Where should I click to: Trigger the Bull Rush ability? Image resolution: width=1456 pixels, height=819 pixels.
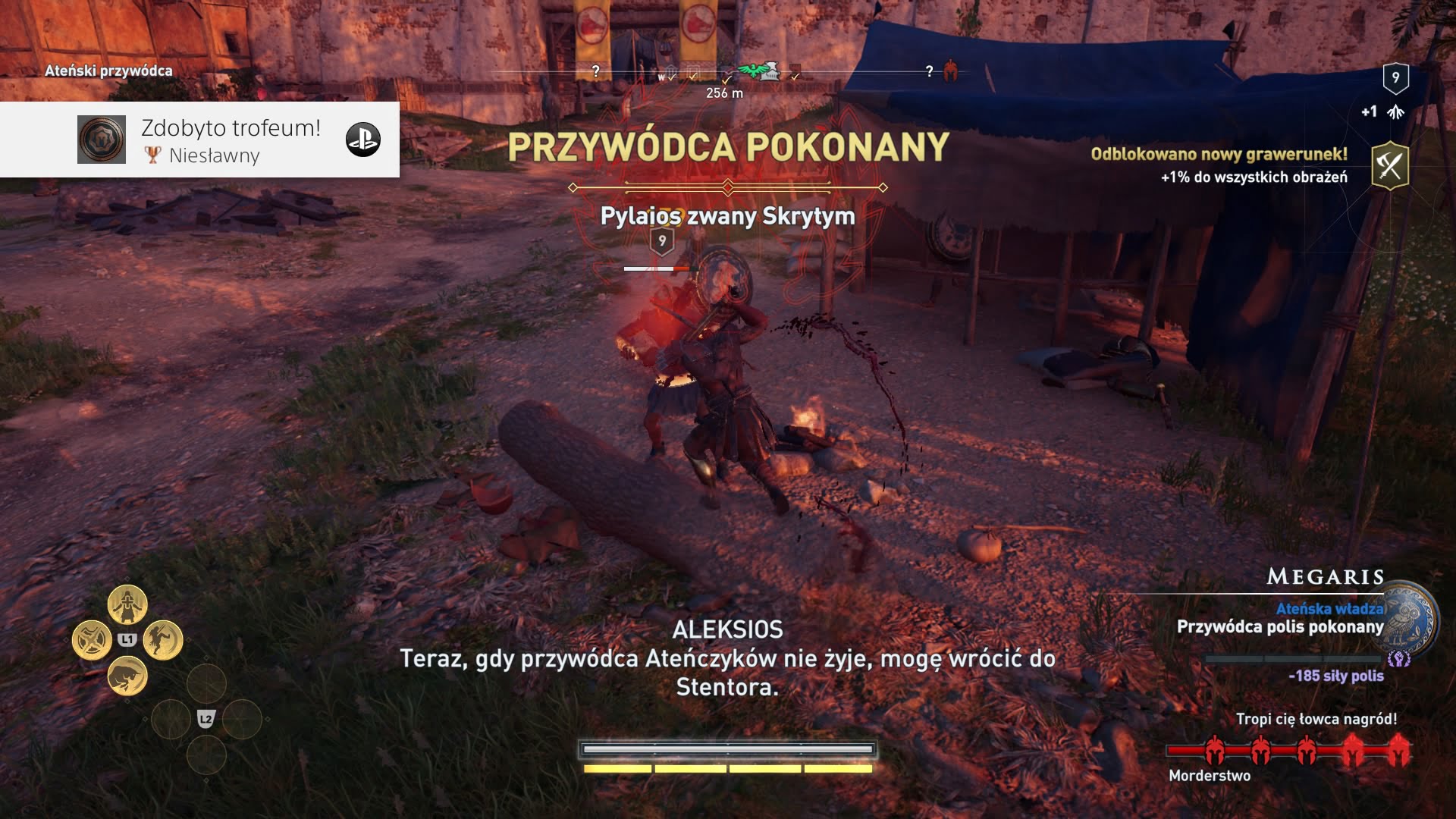127,676
